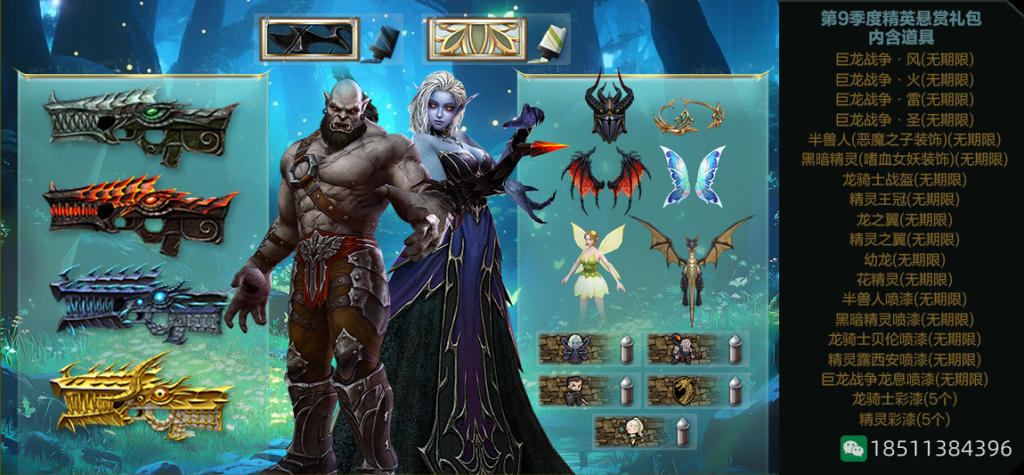This screenshot has height=475, width=1024.
Task: Select the black dragon knight paint banner
Action: click(x=309, y=40)
